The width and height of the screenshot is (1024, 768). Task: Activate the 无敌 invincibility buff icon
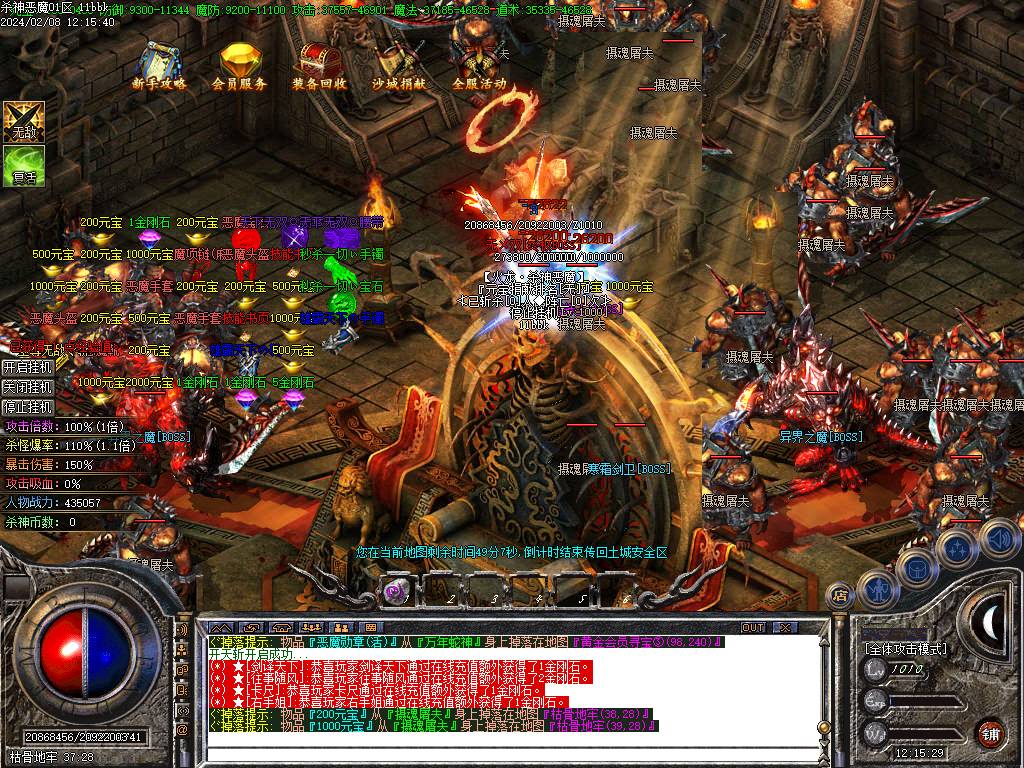pos(23,121)
